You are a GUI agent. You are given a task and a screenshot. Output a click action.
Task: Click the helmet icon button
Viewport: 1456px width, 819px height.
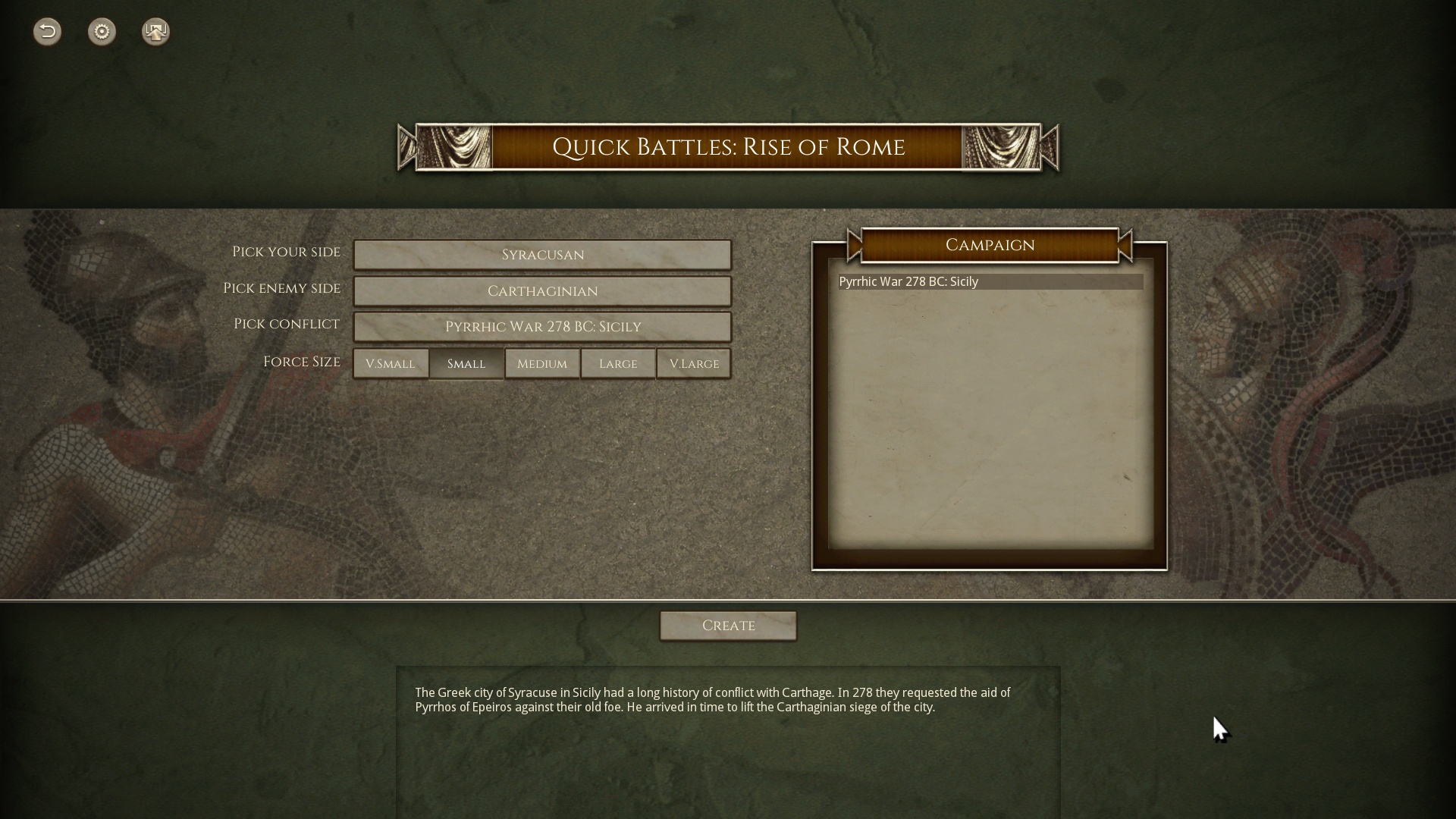155,32
